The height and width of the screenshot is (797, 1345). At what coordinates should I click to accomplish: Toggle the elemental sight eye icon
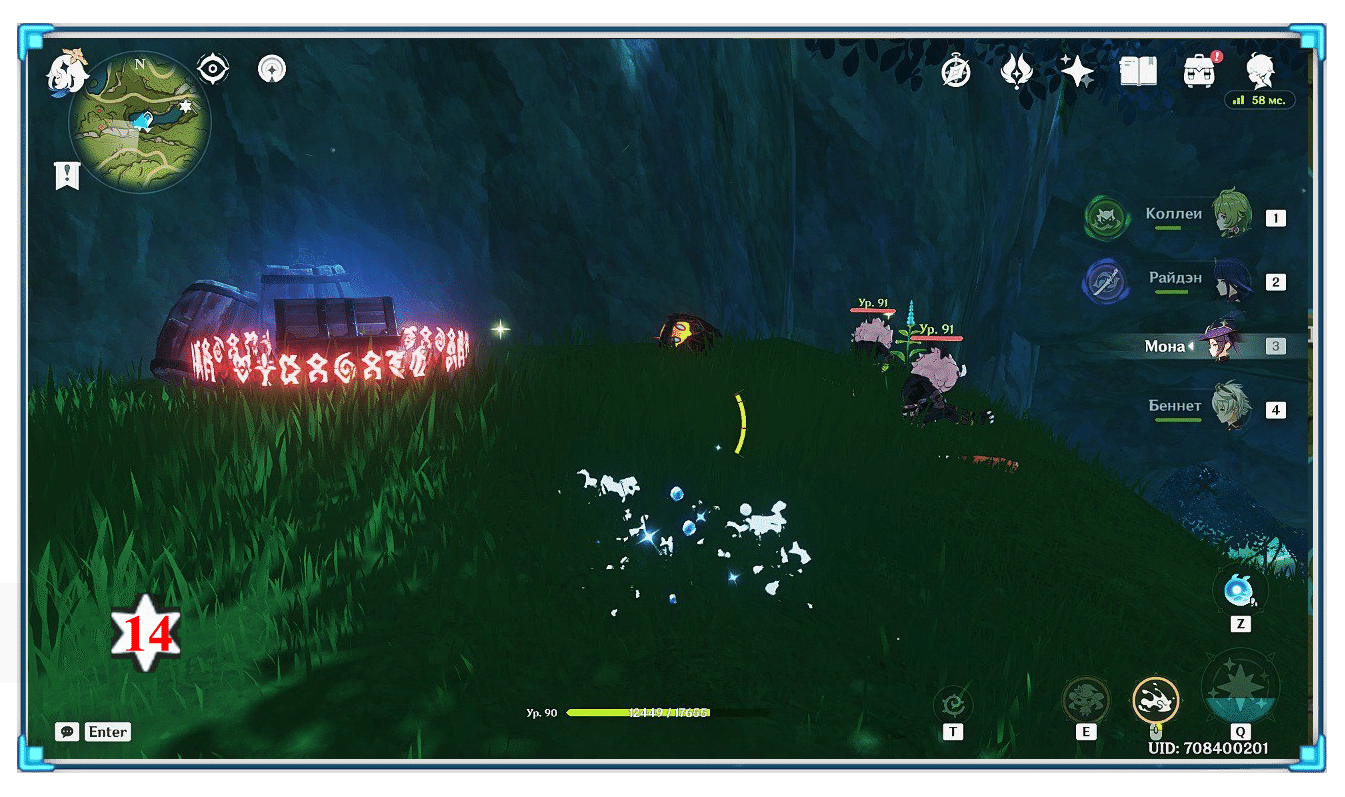point(213,69)
